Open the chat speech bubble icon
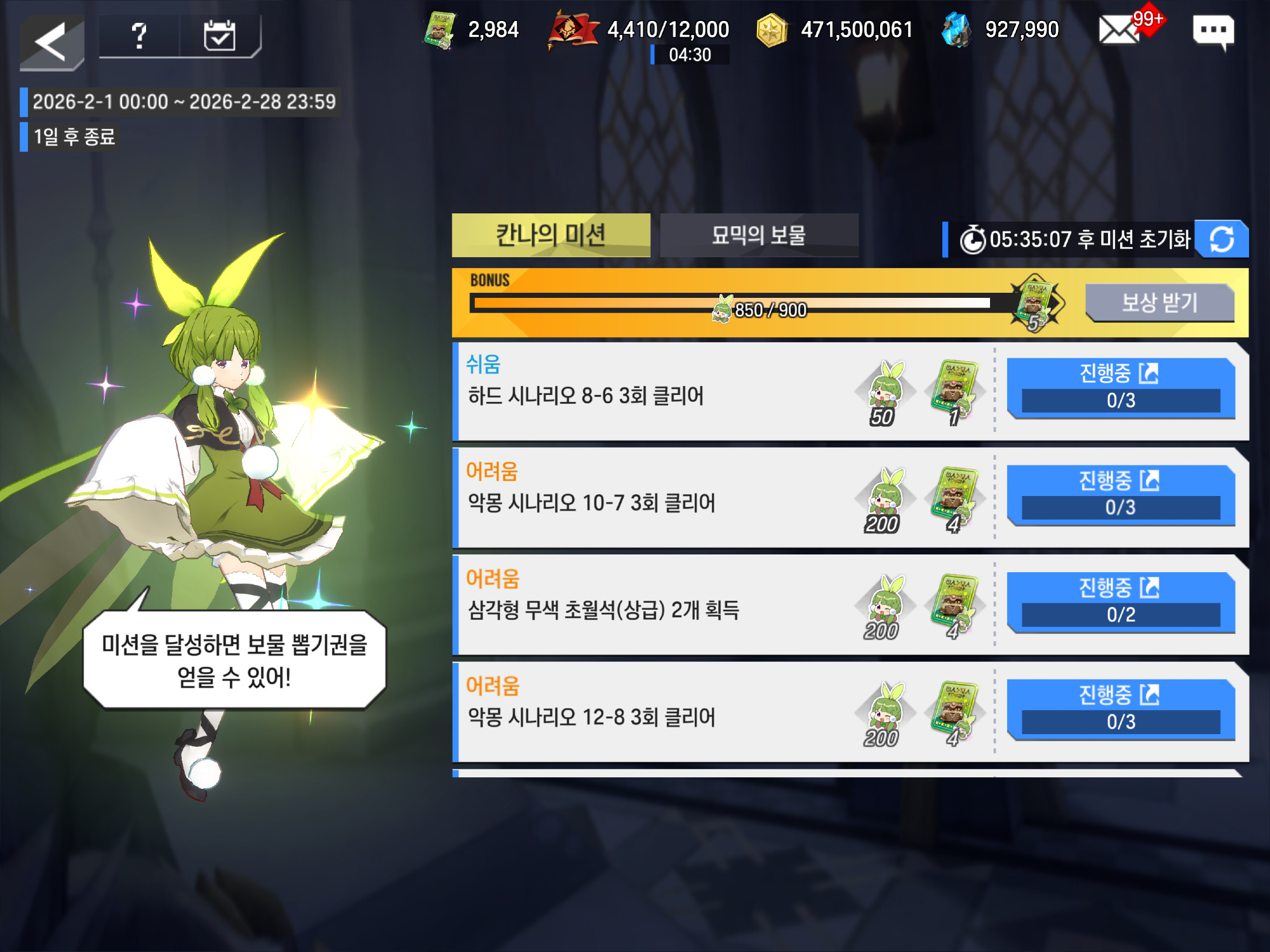Viewport: 1270px width, 952px height. coord(1213,31)
